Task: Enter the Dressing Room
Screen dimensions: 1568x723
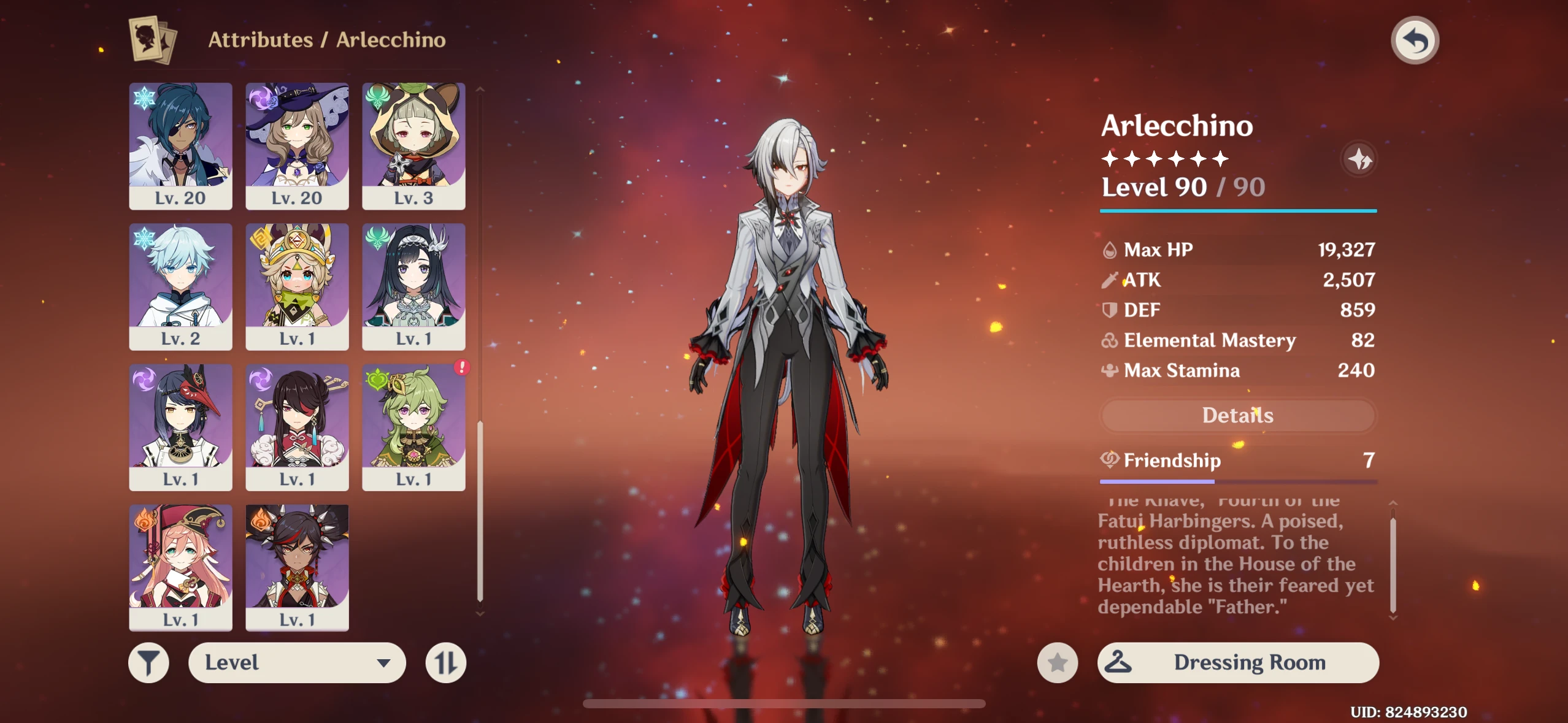Action: tap(1248, 662)
